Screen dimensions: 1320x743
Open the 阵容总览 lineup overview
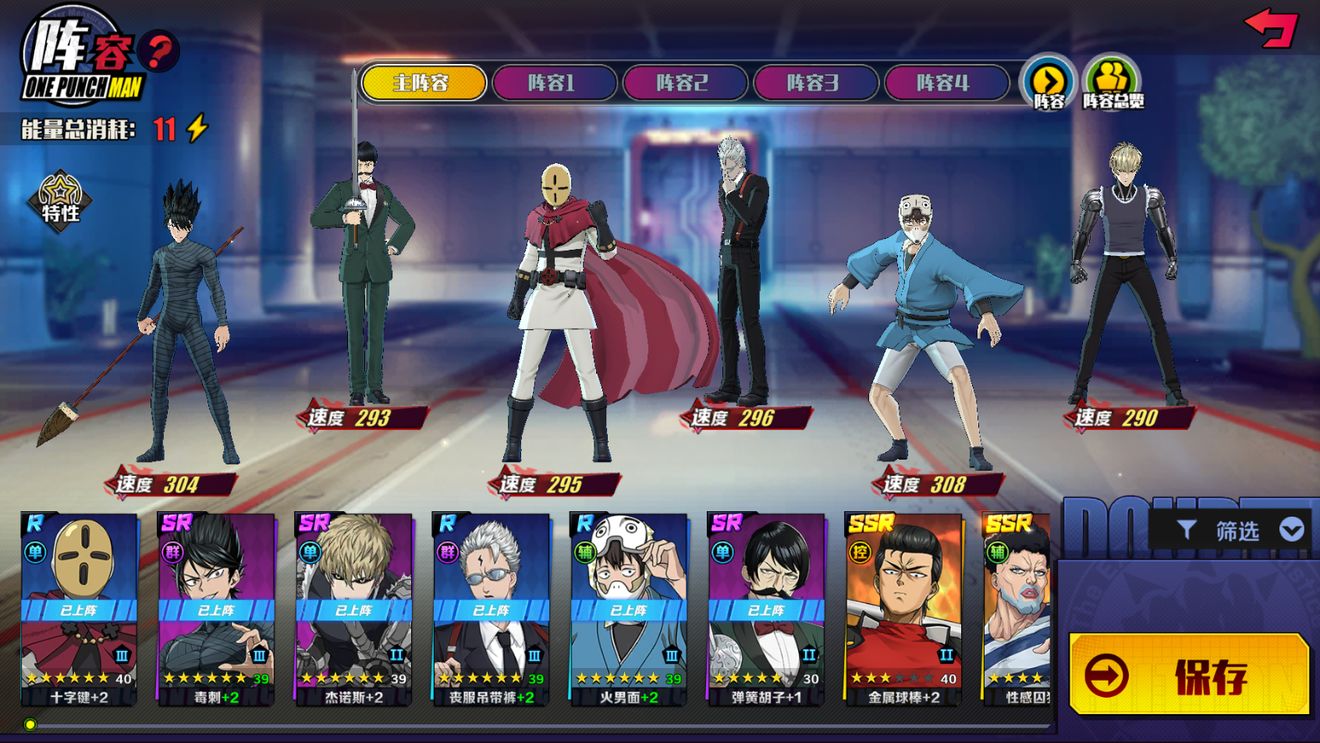tap(1112, 82)
